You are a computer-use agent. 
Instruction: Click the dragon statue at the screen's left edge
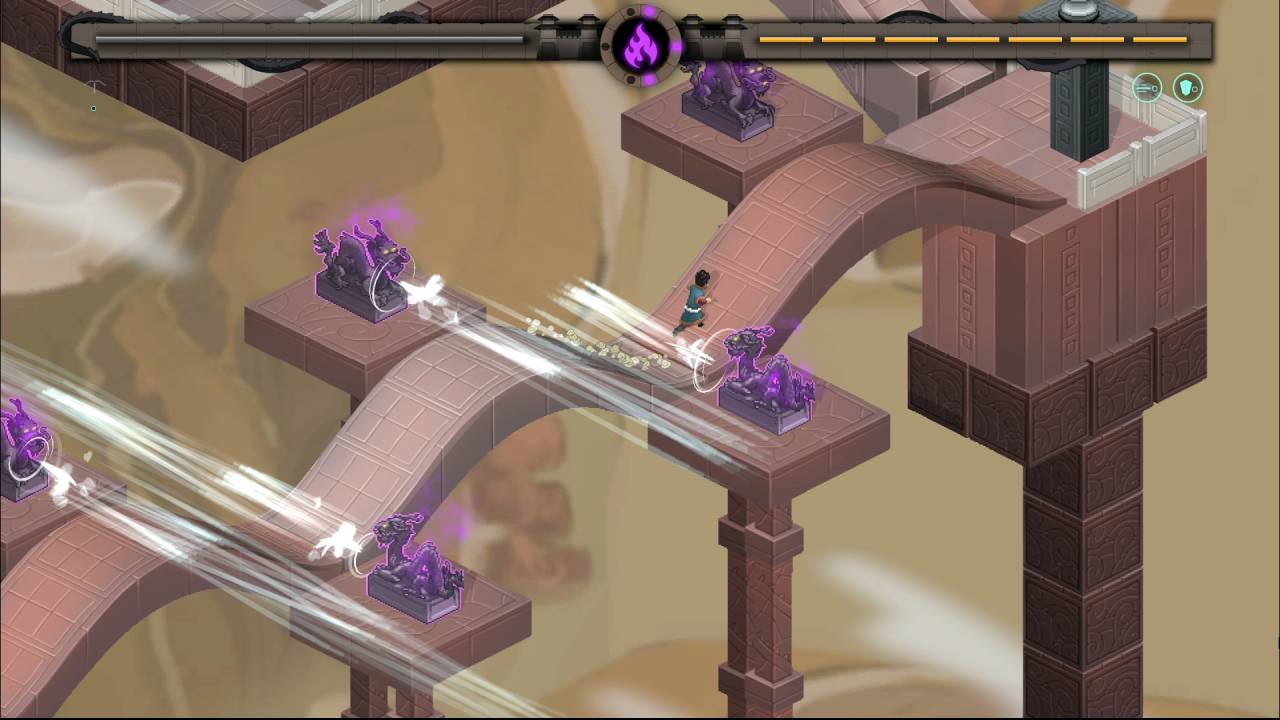pyautogui.click(x=25, y=440)
